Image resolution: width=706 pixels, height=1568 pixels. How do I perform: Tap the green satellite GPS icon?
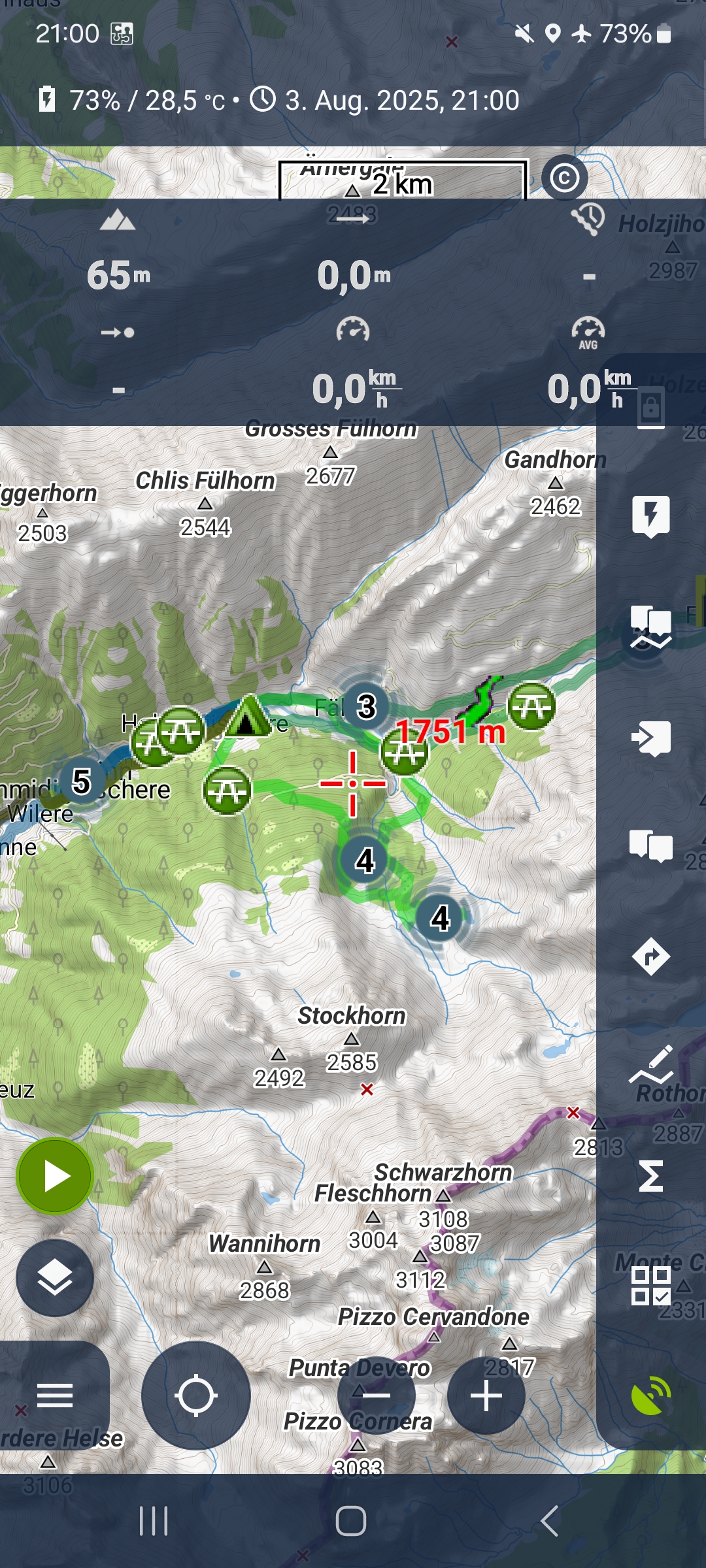pyautogui.click(x=651, y=1396)
